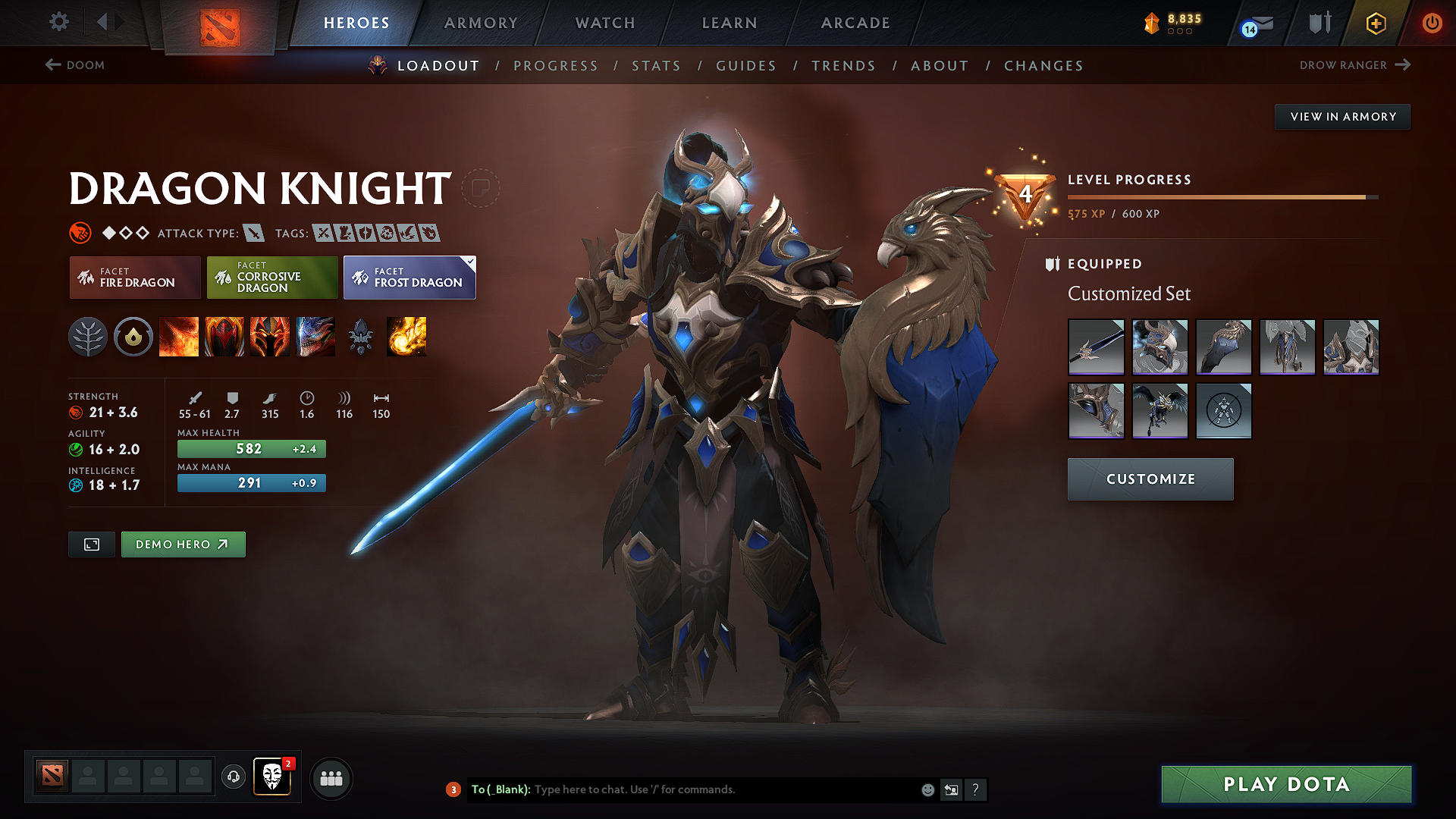Screen dimensions: 1456x819
Task: Select the Elder Dragon Form ability icon
Action: point(315,337)
